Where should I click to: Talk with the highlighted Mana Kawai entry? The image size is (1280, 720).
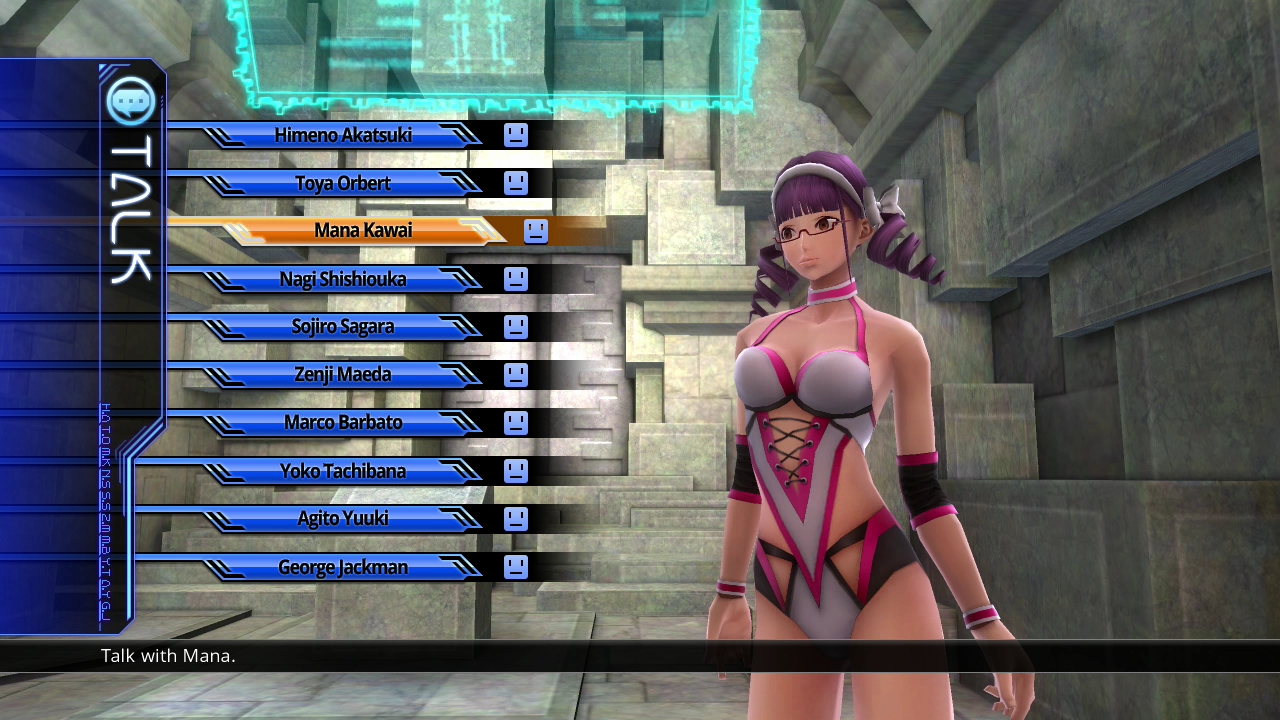pyautogui.click(x=363, y=231)
